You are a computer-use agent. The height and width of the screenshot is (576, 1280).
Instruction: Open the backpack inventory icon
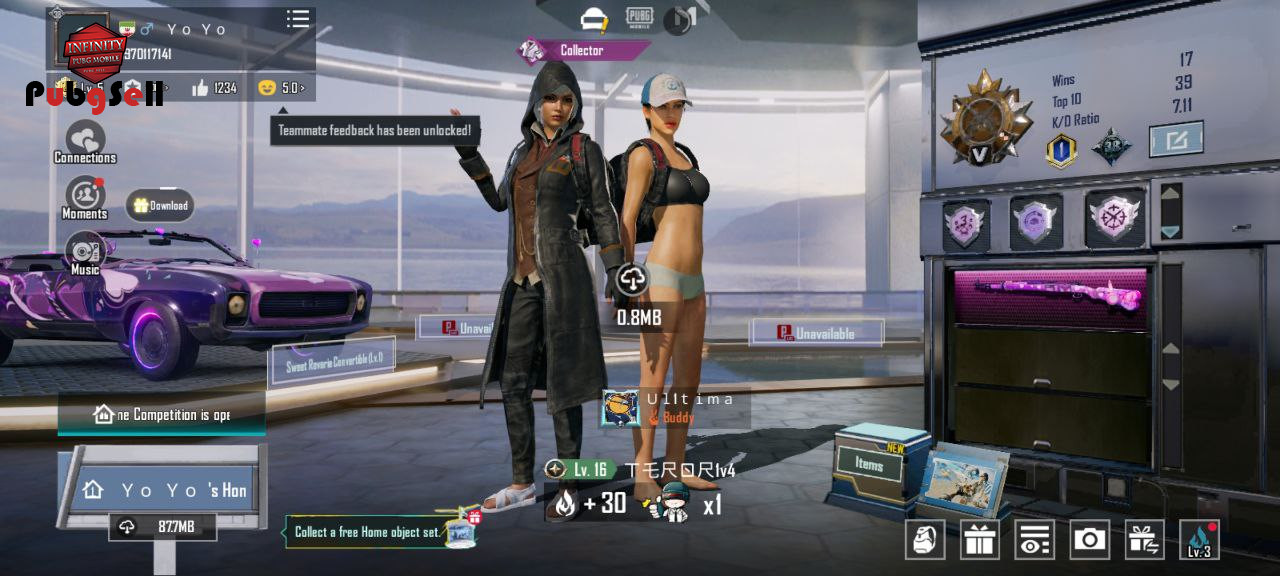coord(925,540)
